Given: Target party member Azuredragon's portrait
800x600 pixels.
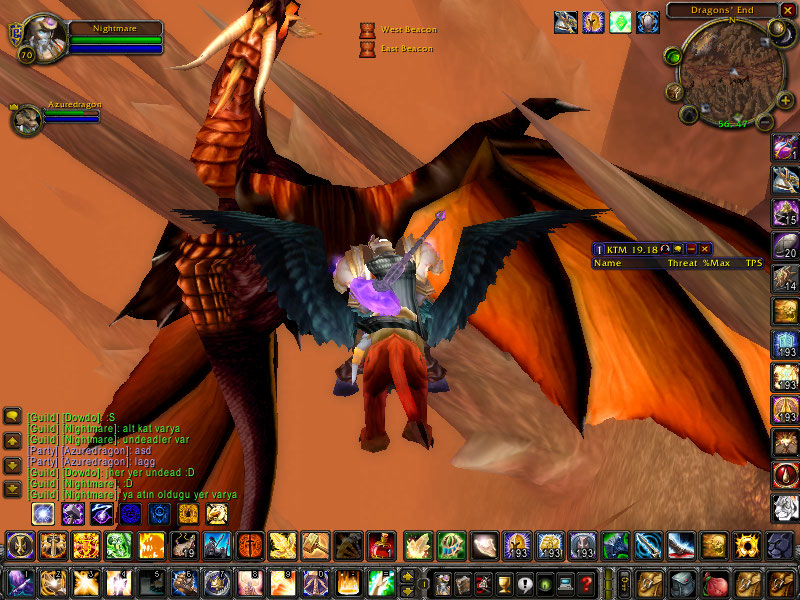Looking at the screenshot, I should 25,119.
